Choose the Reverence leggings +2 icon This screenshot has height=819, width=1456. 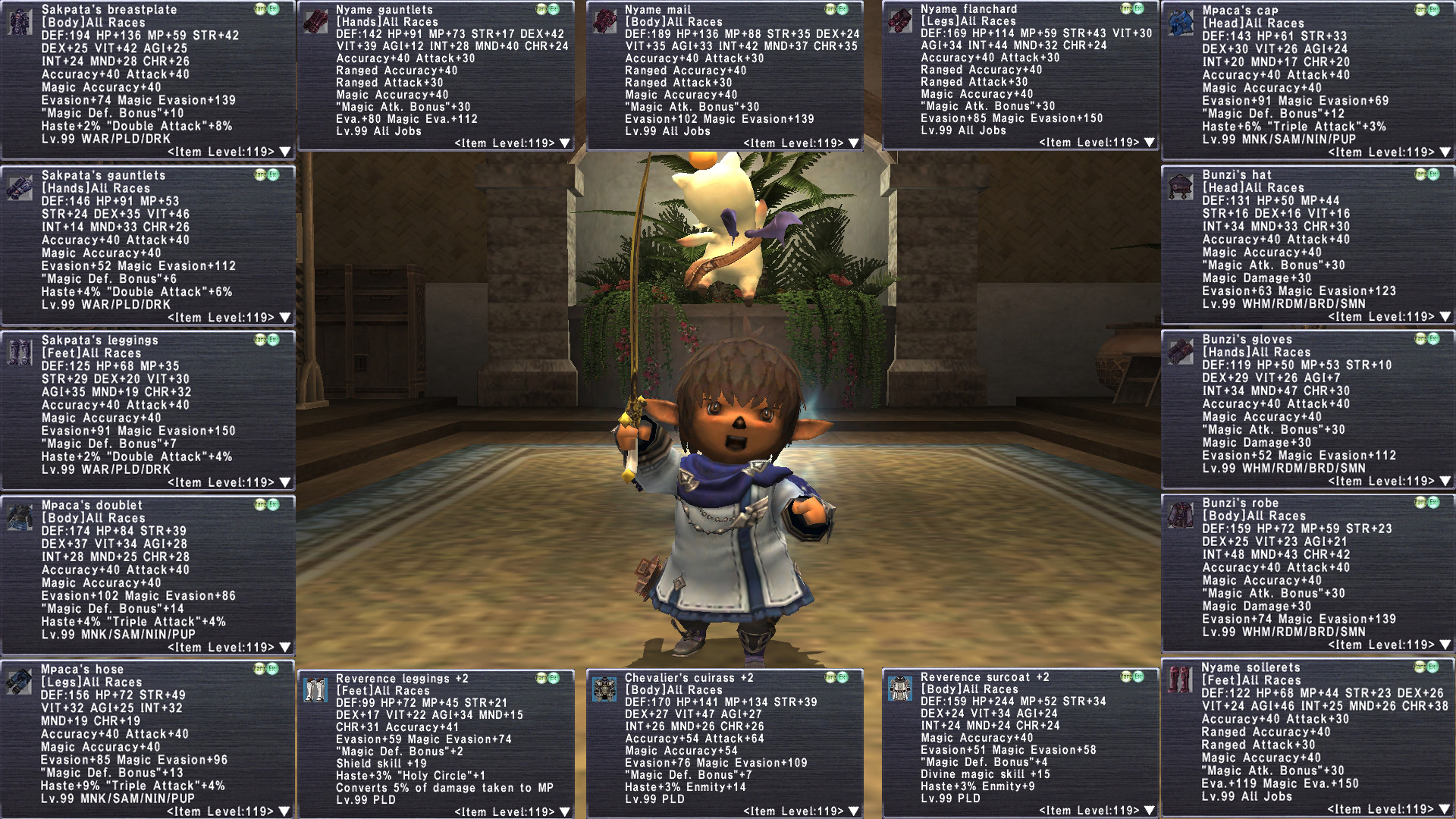coord(315,689)
